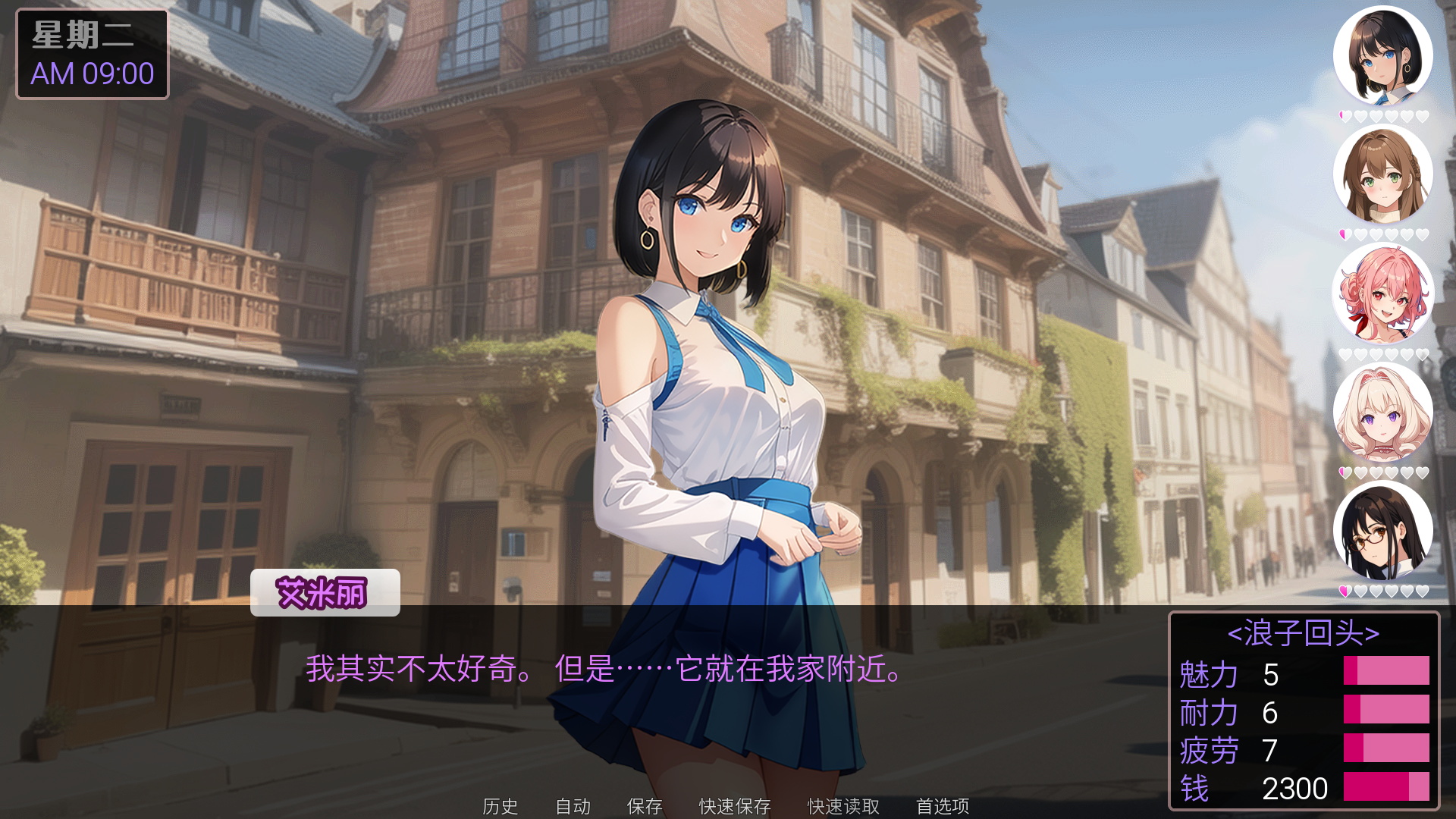
Task: Click 快速保存 quick save
Action: coord(734,805)
